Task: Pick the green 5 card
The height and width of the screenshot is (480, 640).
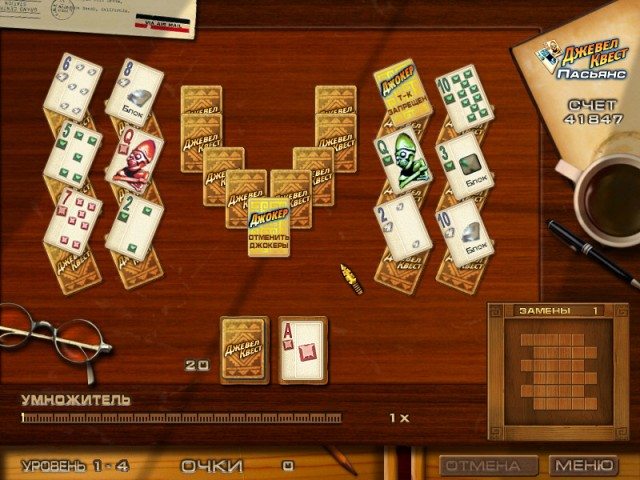Action: click(72, 154)
